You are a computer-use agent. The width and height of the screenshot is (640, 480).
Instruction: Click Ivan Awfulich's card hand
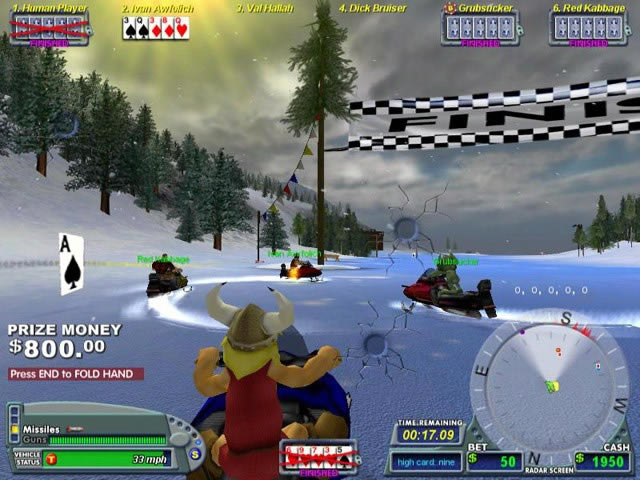click(x=155, y=28)
